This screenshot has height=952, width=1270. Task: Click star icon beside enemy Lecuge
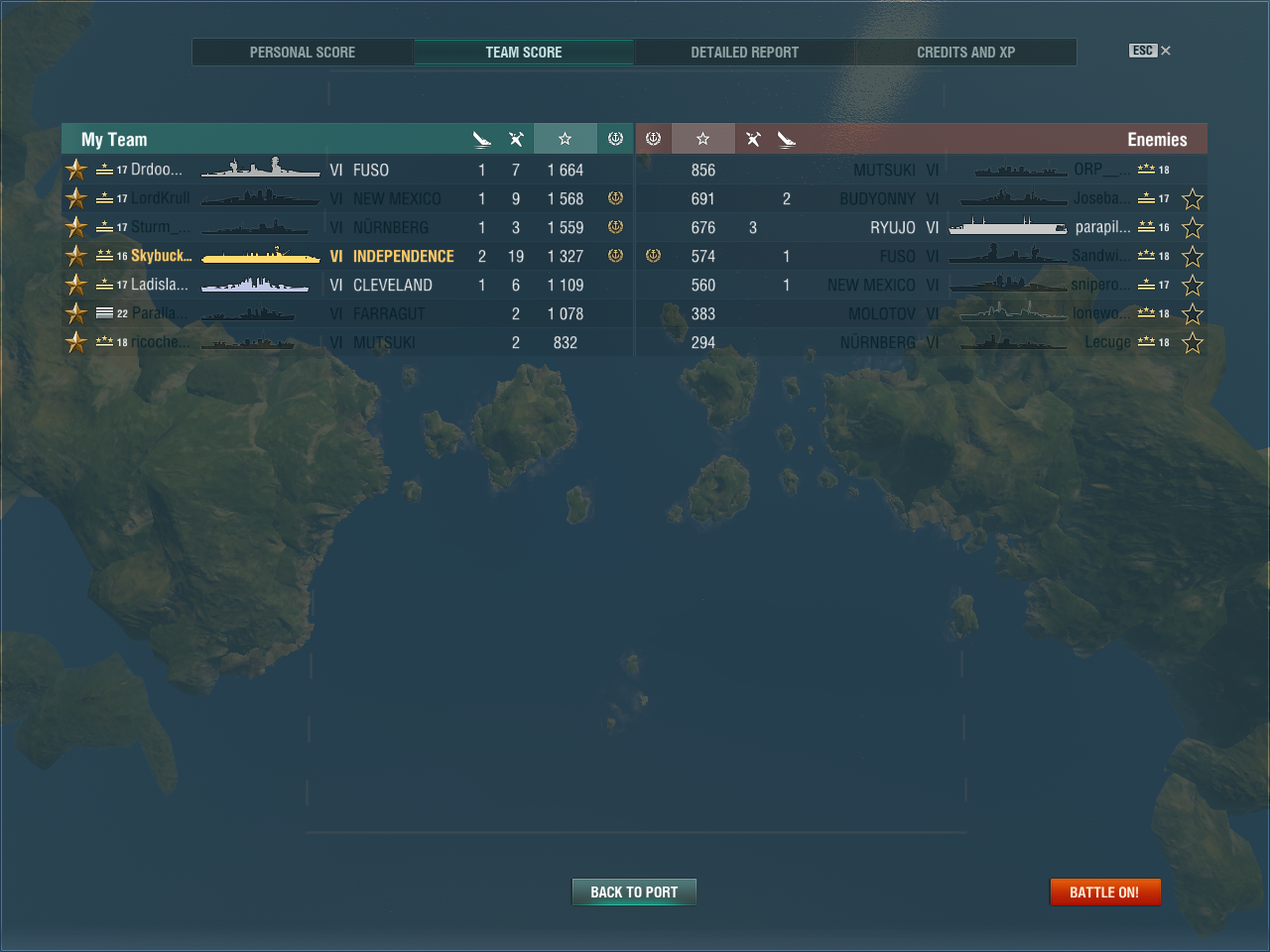coord(1193,343)
